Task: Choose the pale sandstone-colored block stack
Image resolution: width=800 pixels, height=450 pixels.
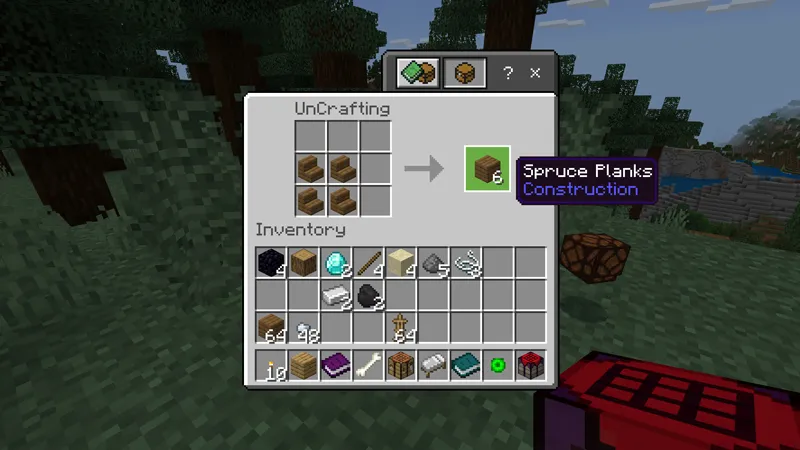Action: point(400,263)
